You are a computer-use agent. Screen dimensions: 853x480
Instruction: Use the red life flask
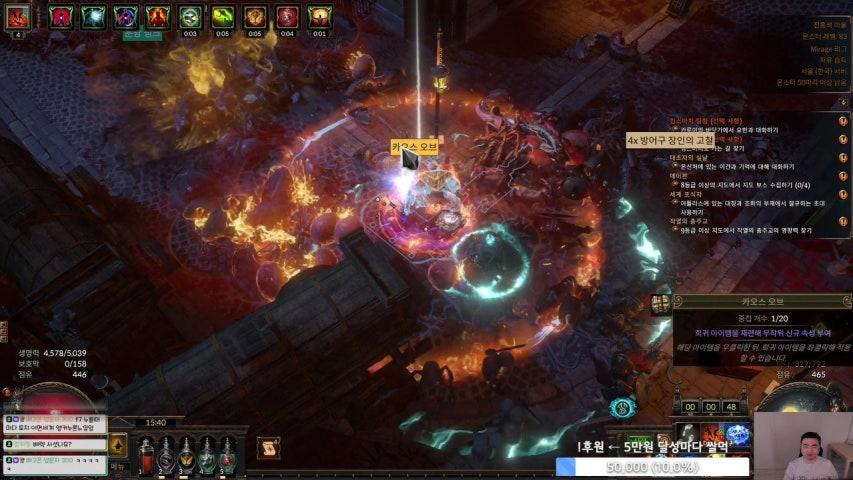(x=146, y=455)
